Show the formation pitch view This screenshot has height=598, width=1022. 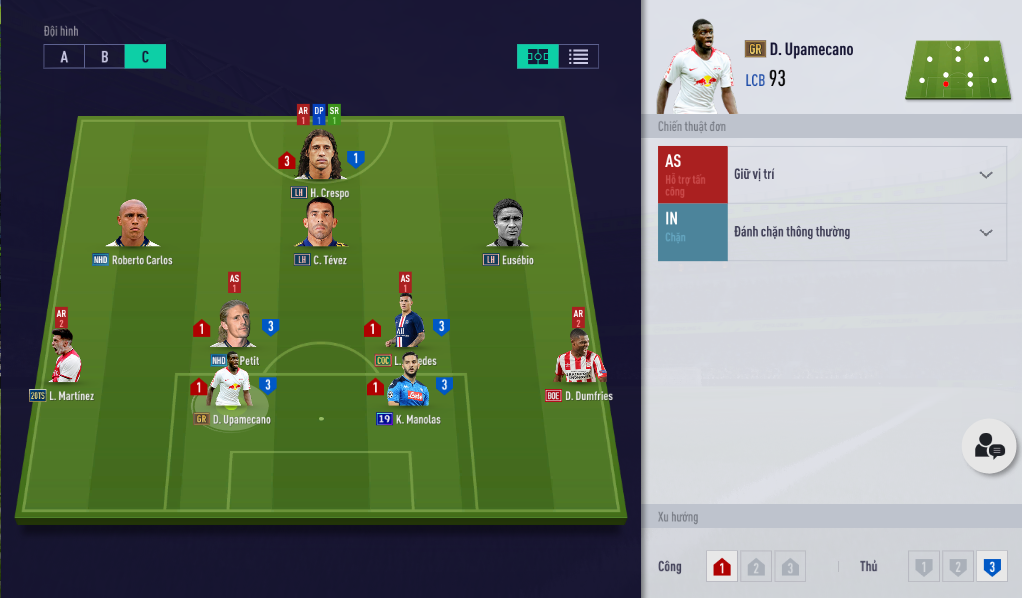(x=537, y=57)
